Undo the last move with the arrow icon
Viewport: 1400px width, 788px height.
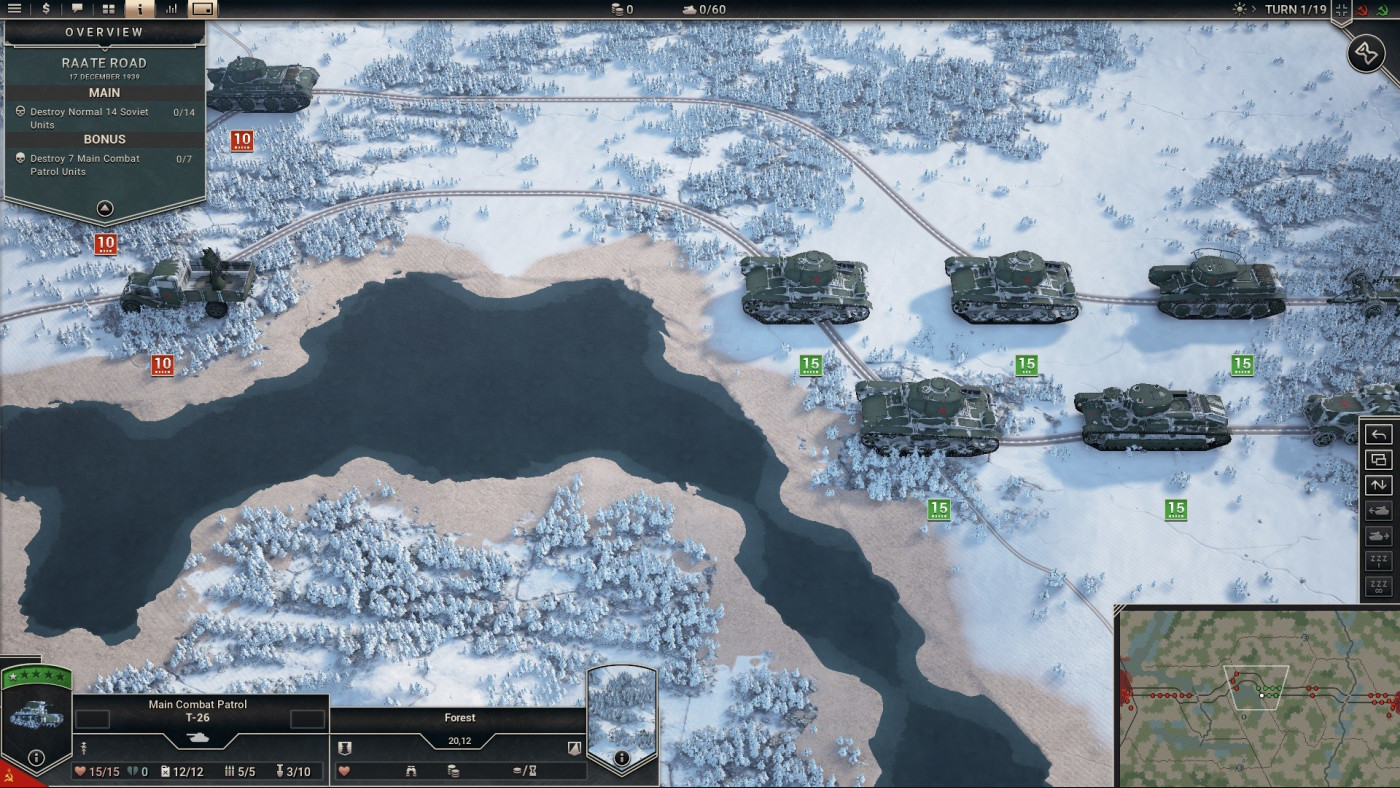1380,433
